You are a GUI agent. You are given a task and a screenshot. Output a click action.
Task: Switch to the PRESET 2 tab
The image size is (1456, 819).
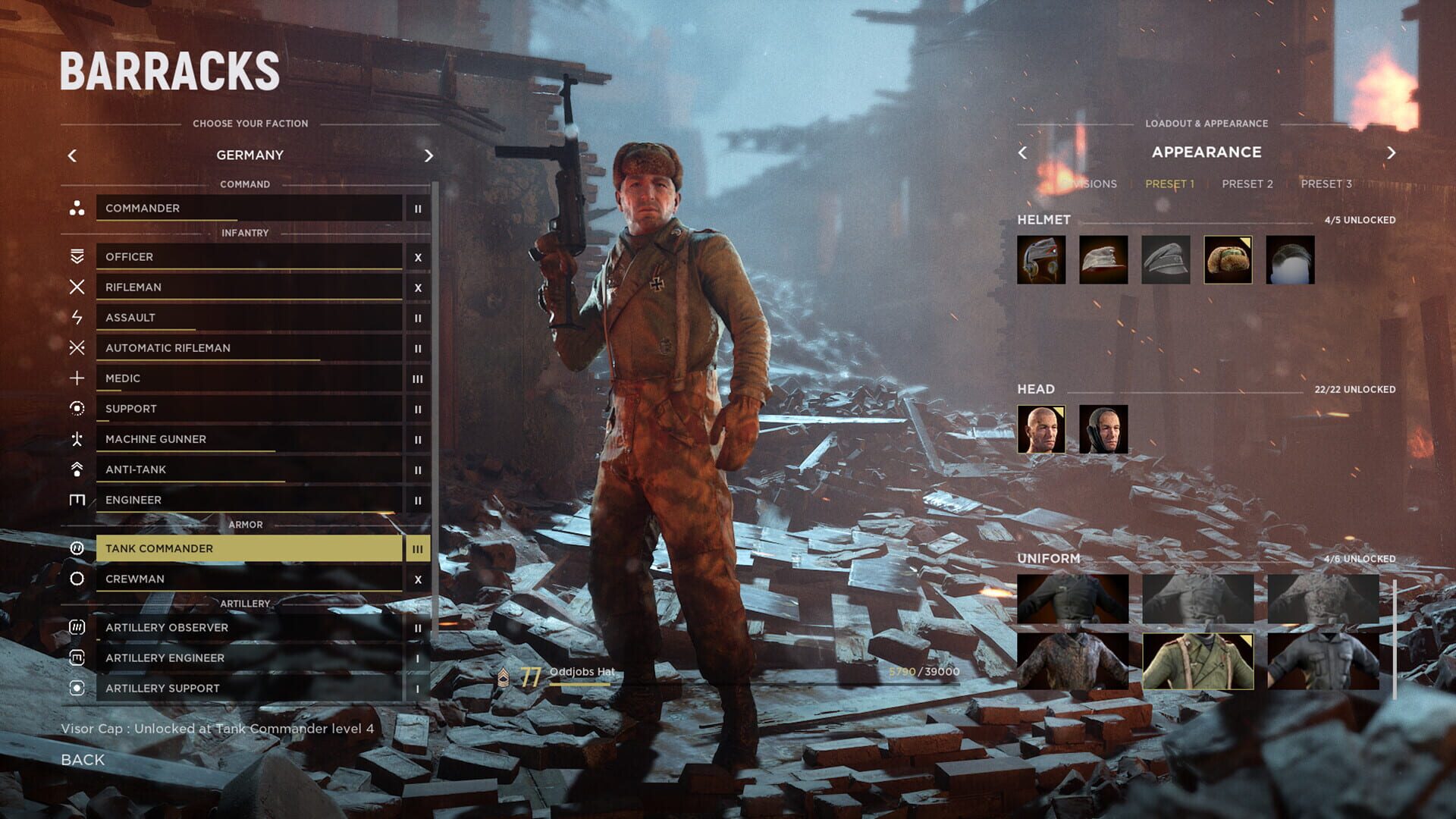pos(1247,184)
